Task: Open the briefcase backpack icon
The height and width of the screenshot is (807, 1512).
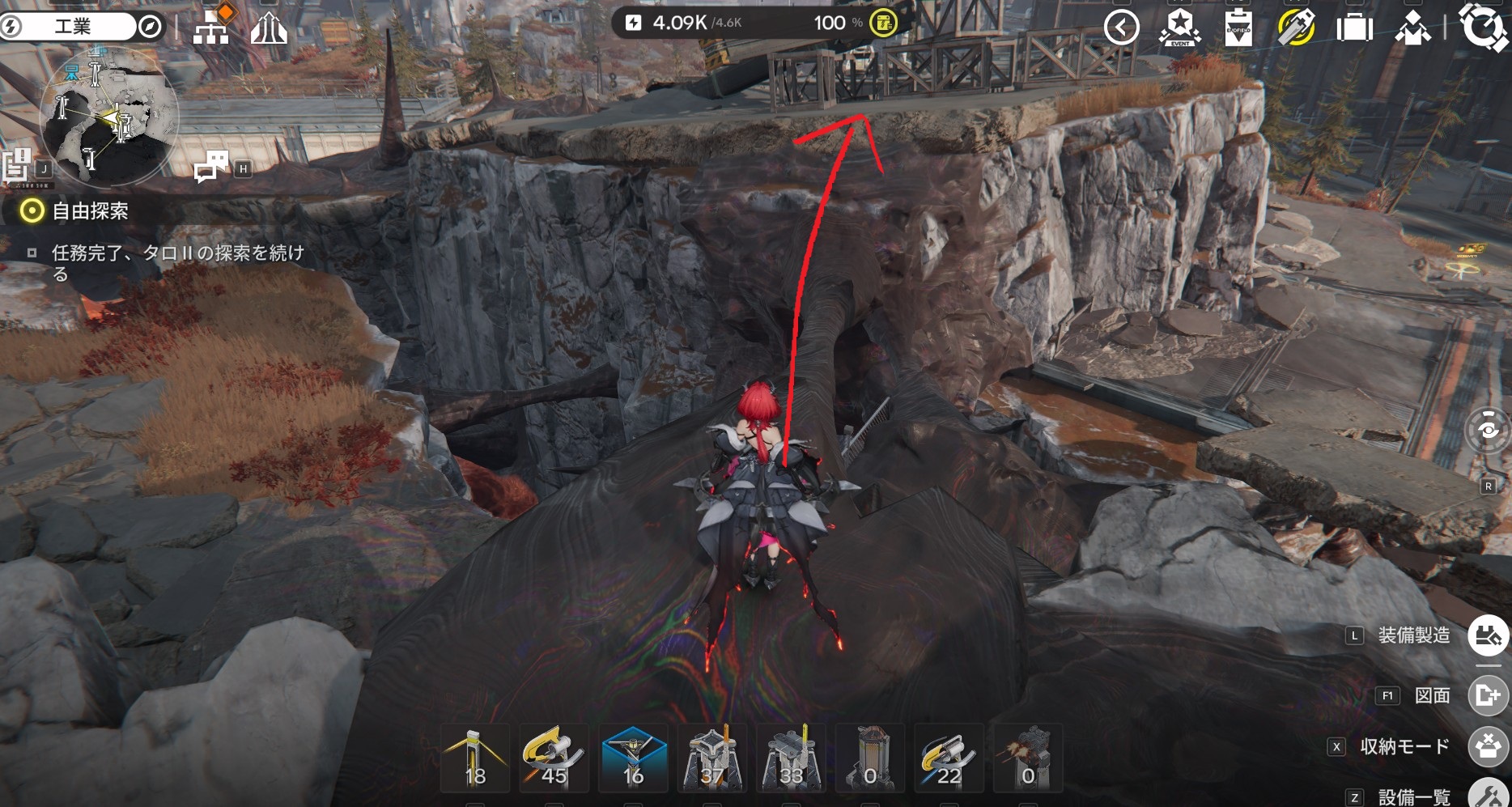Action: pos(1354,28)
